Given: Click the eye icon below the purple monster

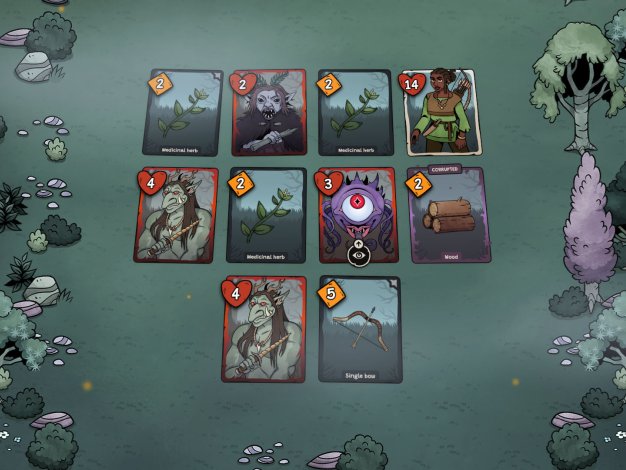Looking at the screenshot, I should [360, 254].
